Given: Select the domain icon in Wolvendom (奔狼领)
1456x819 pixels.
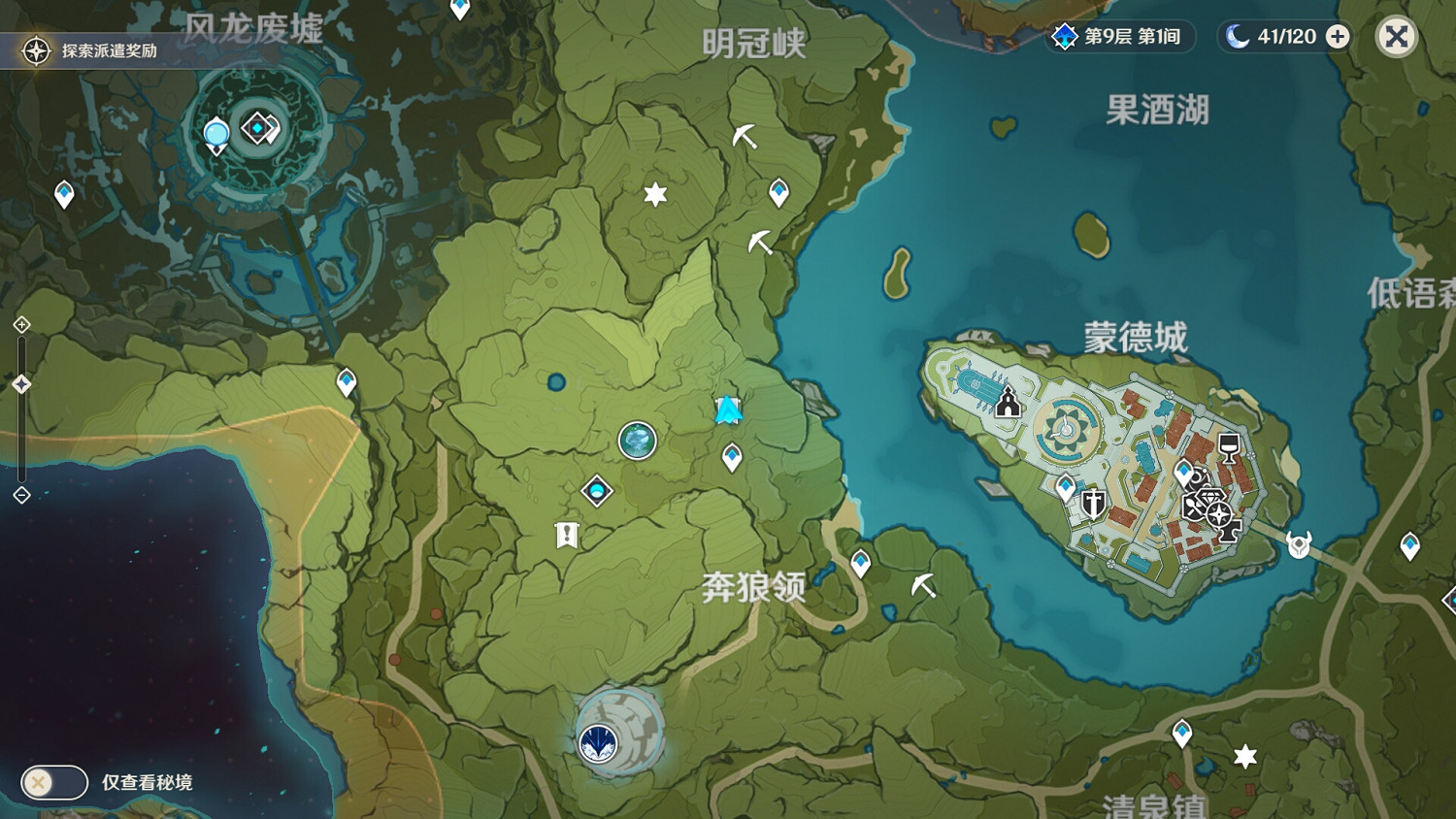Looking at the screenshot, I should tap(600, 742).
